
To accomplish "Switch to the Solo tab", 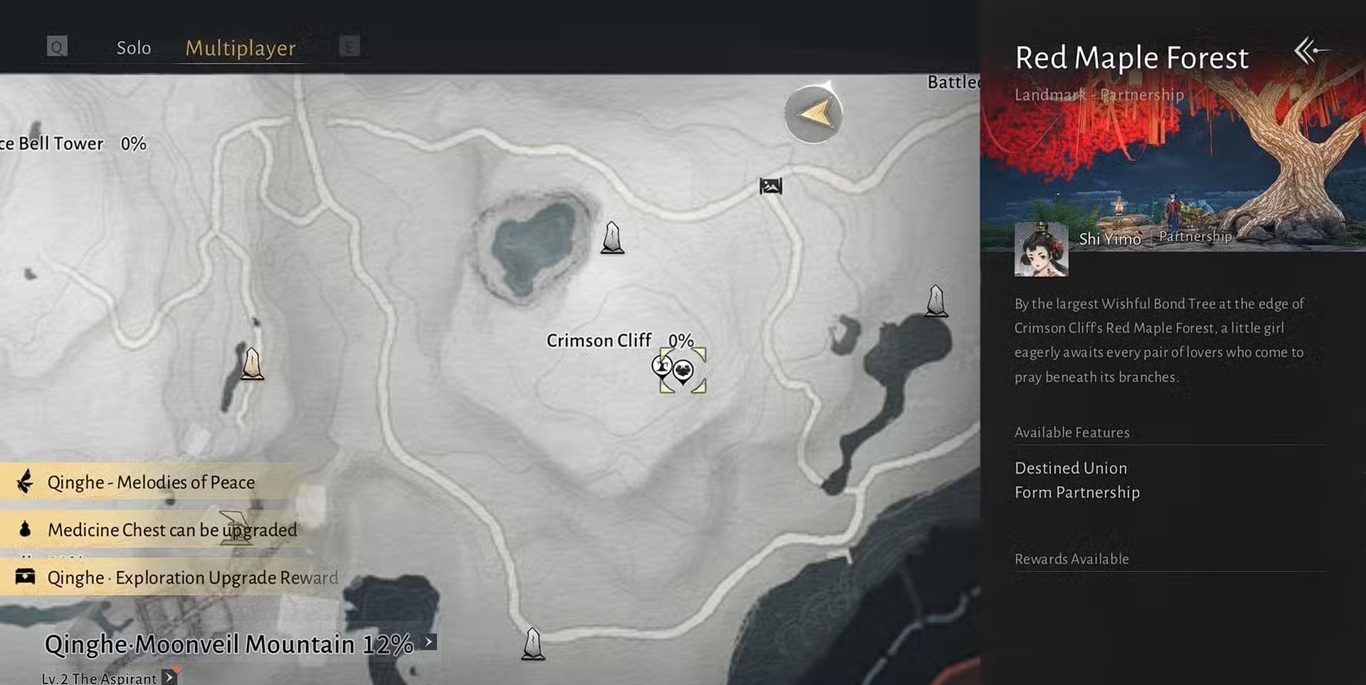I will coord(134,48).
